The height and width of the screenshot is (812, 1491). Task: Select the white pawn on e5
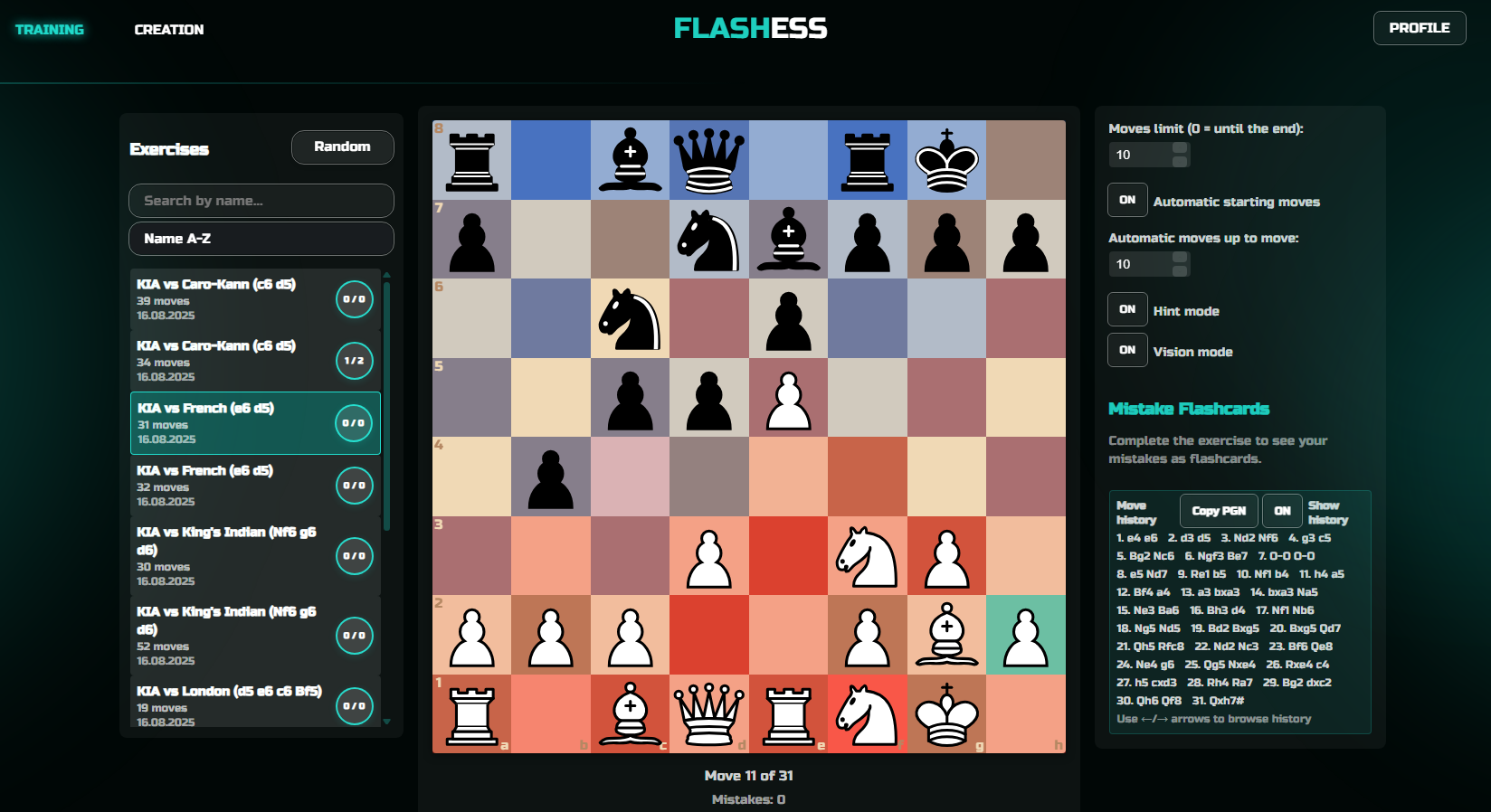point(789,398)
